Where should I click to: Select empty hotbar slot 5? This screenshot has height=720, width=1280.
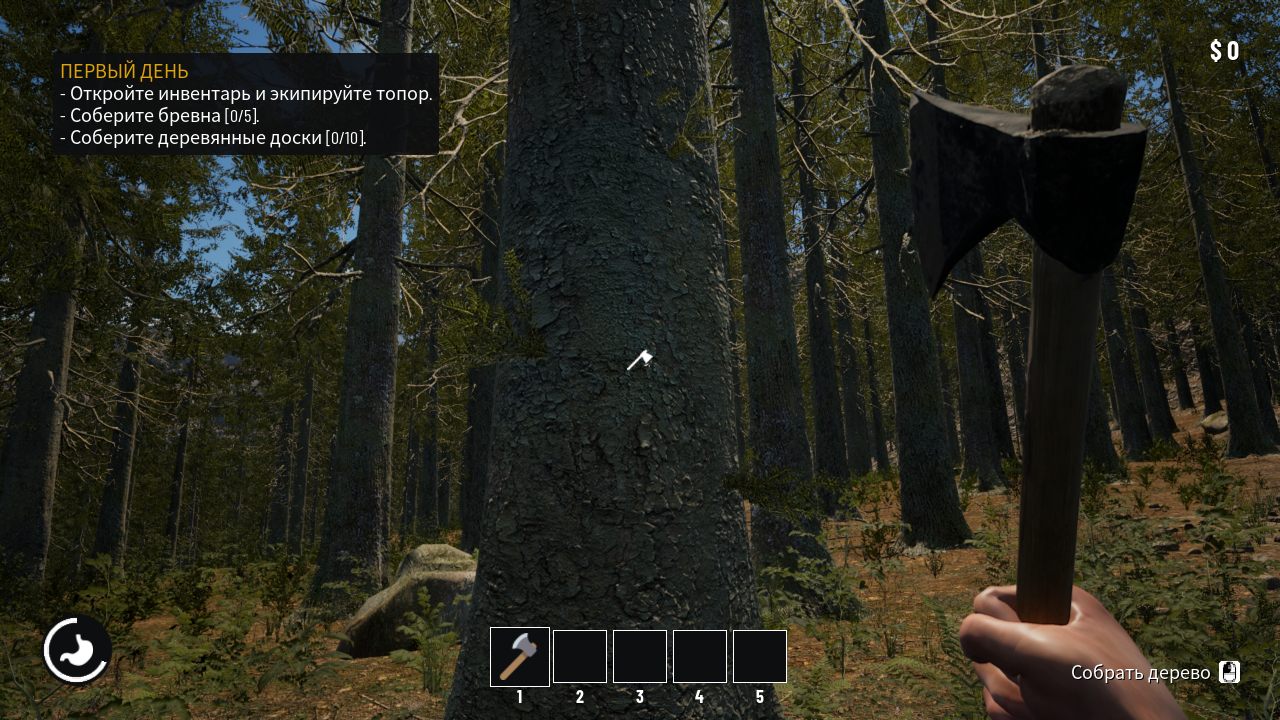click(x=760, y=656)
